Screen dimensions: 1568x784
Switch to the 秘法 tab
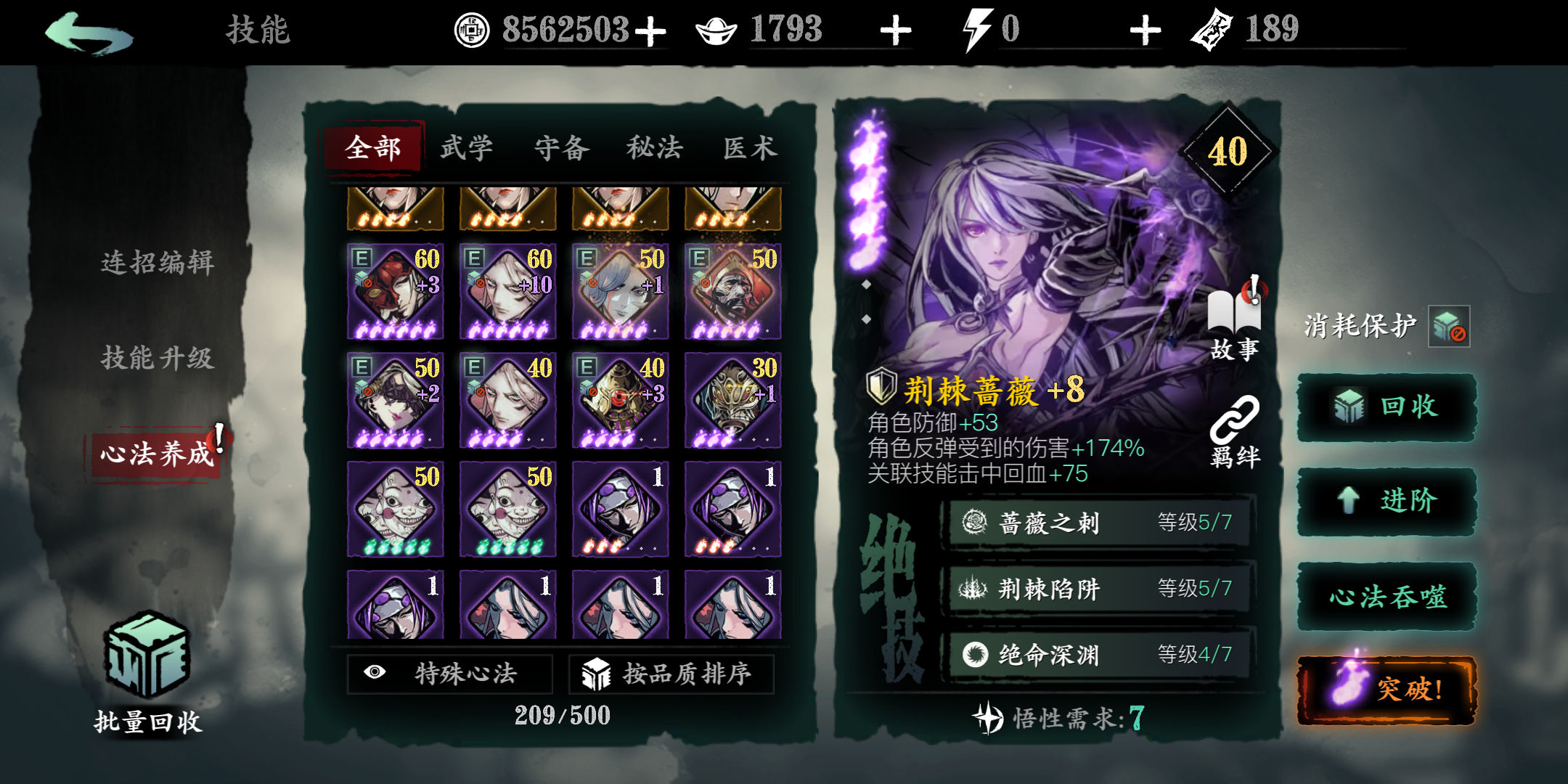655,146
